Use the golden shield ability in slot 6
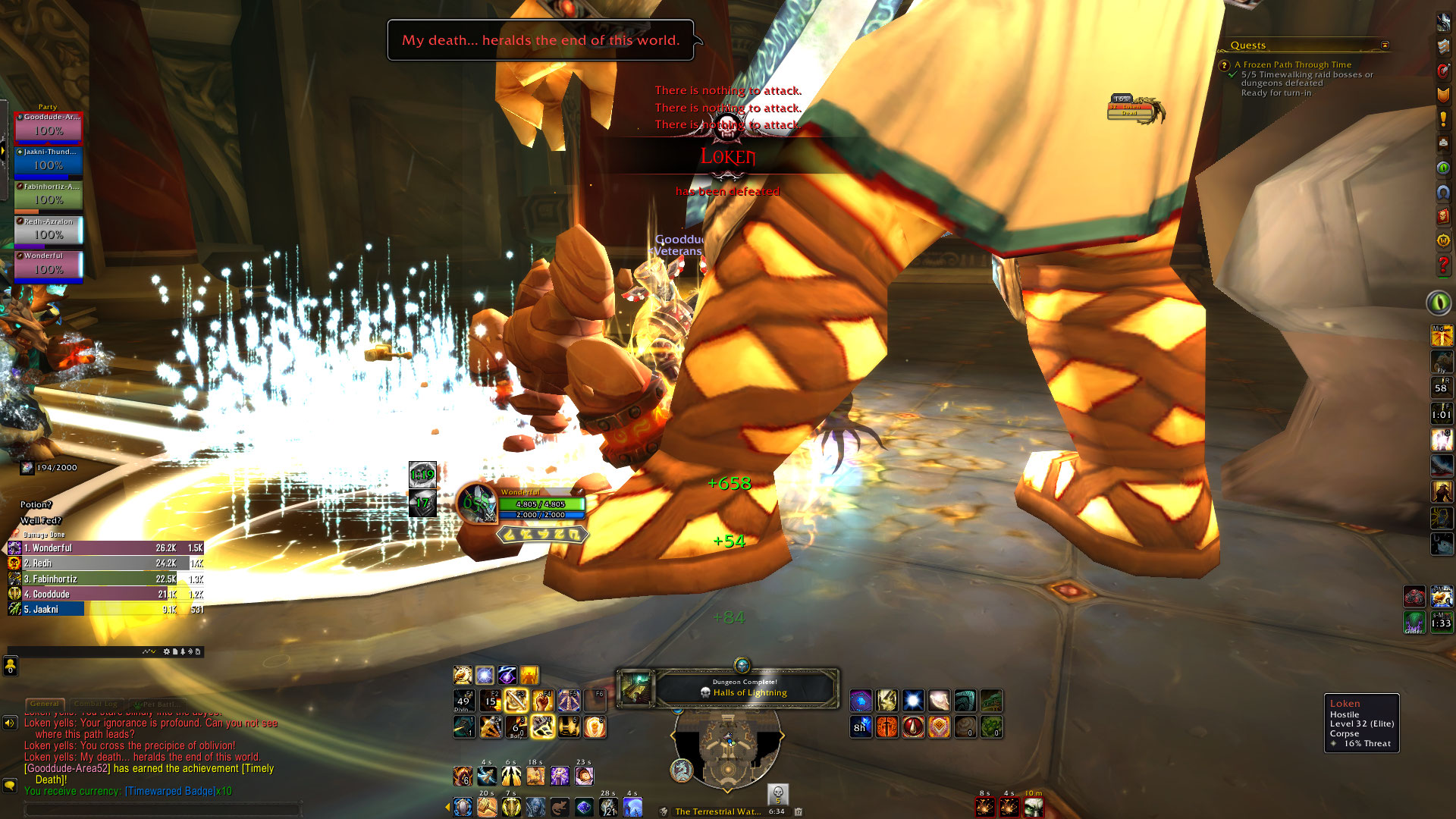This screenshot has height=819, width=1456. tap(595, 727)
